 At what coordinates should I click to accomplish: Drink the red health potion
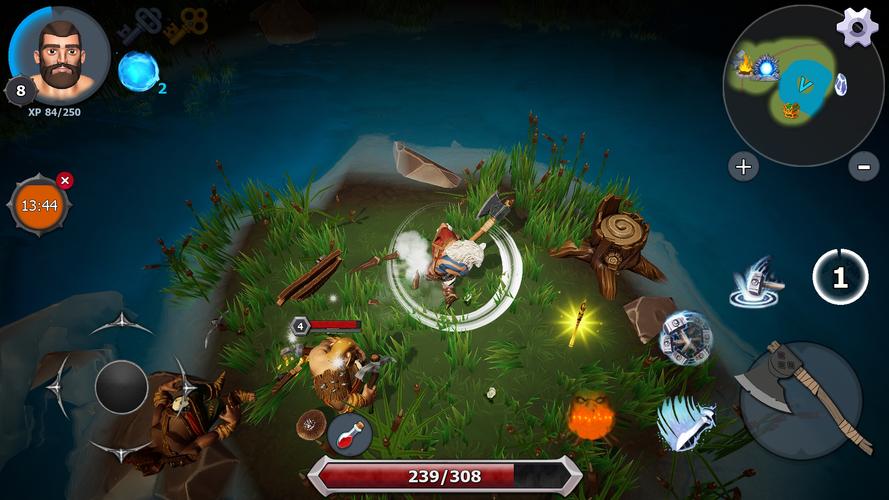pyautogui.click(x=349, y=434)
